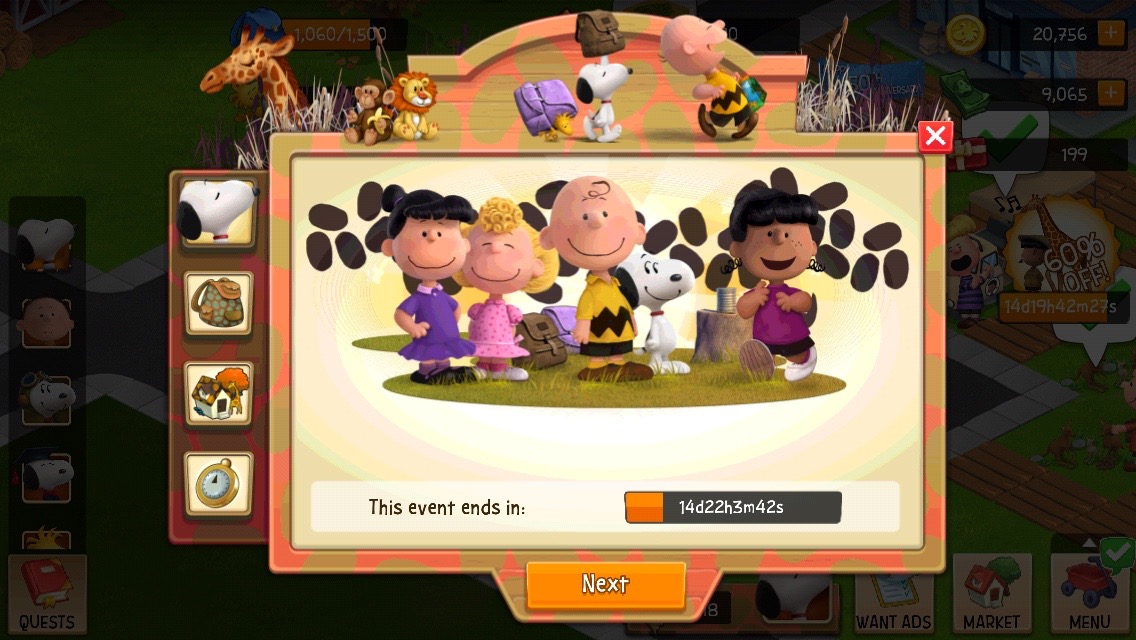The width and height of the screenshot is (1136, 640).
Task: Click the orange Next button
Action: coord(606,584)
